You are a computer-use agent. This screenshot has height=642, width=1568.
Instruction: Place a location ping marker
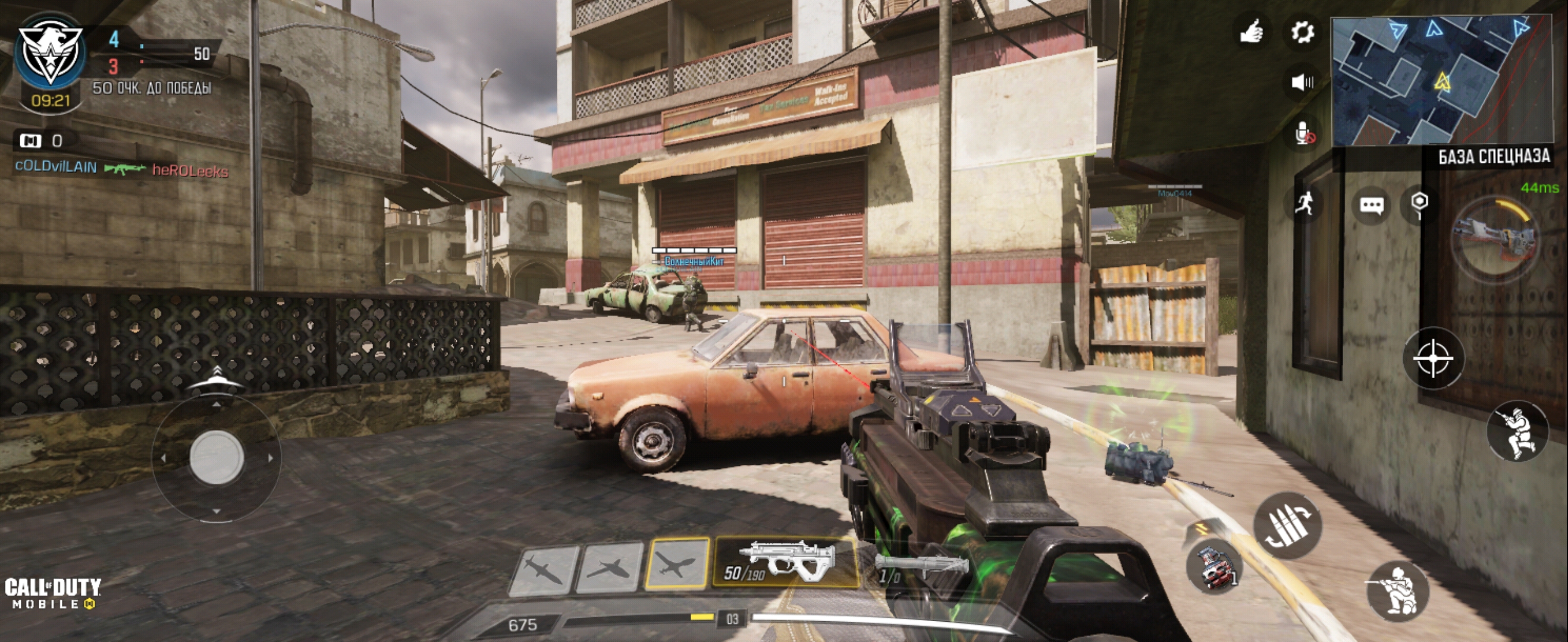coord(1419,203)
